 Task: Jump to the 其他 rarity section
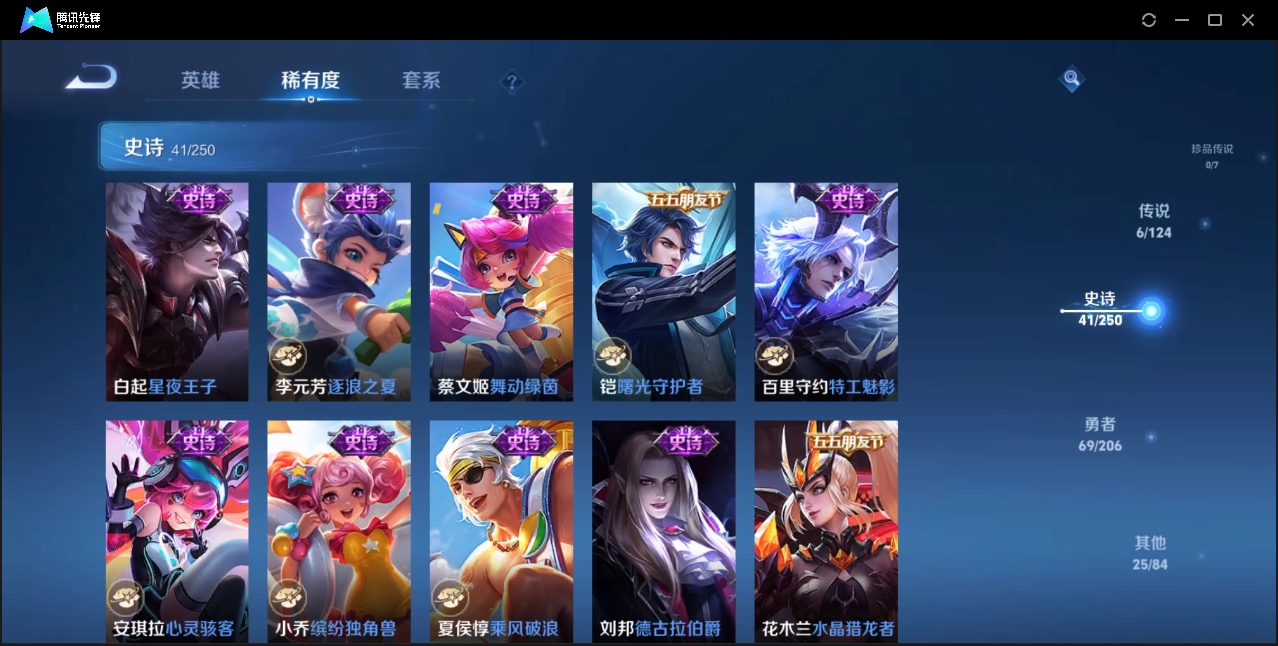1150,552
